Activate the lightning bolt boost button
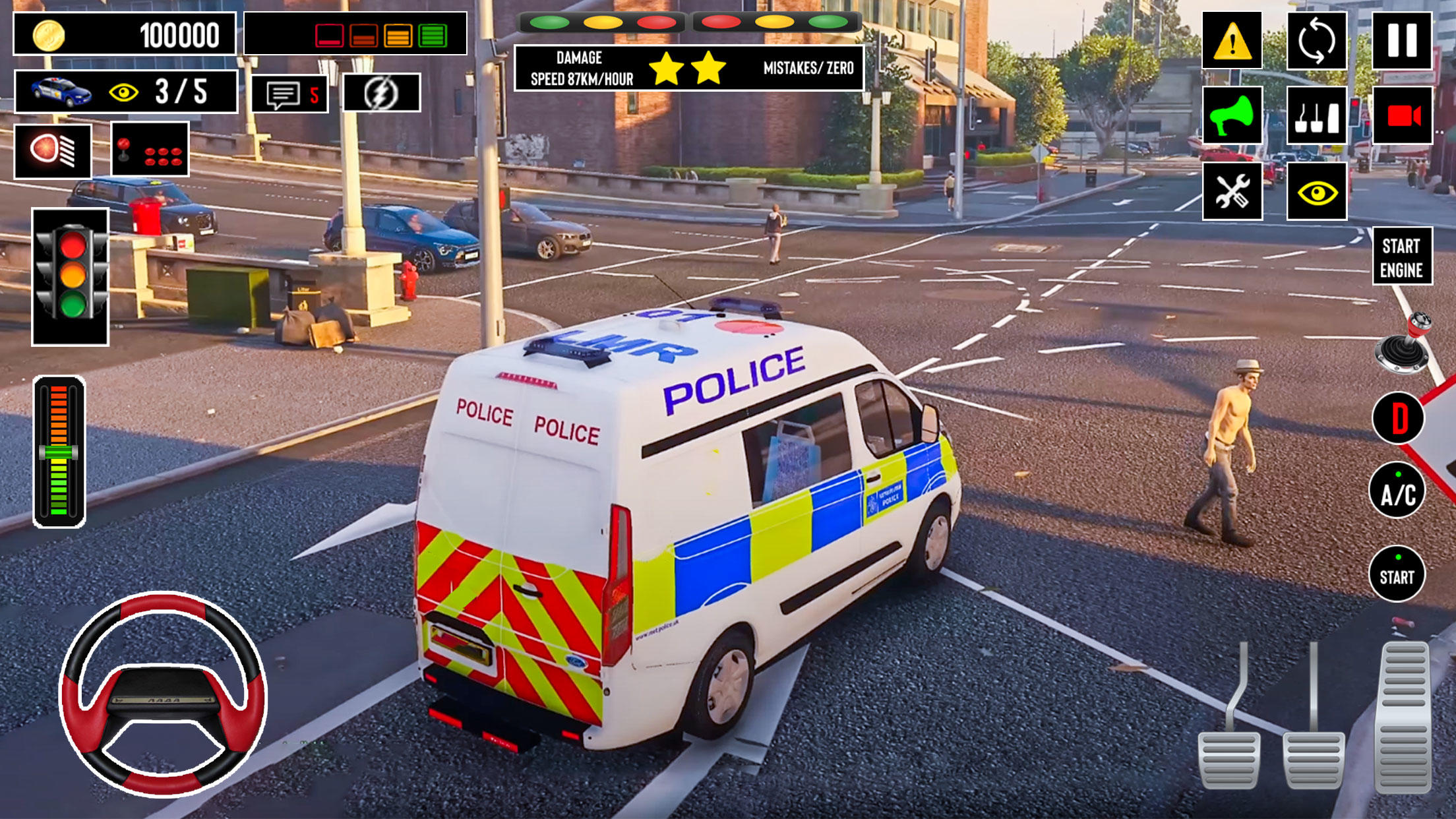1456x819 pixels. [381, 93]
